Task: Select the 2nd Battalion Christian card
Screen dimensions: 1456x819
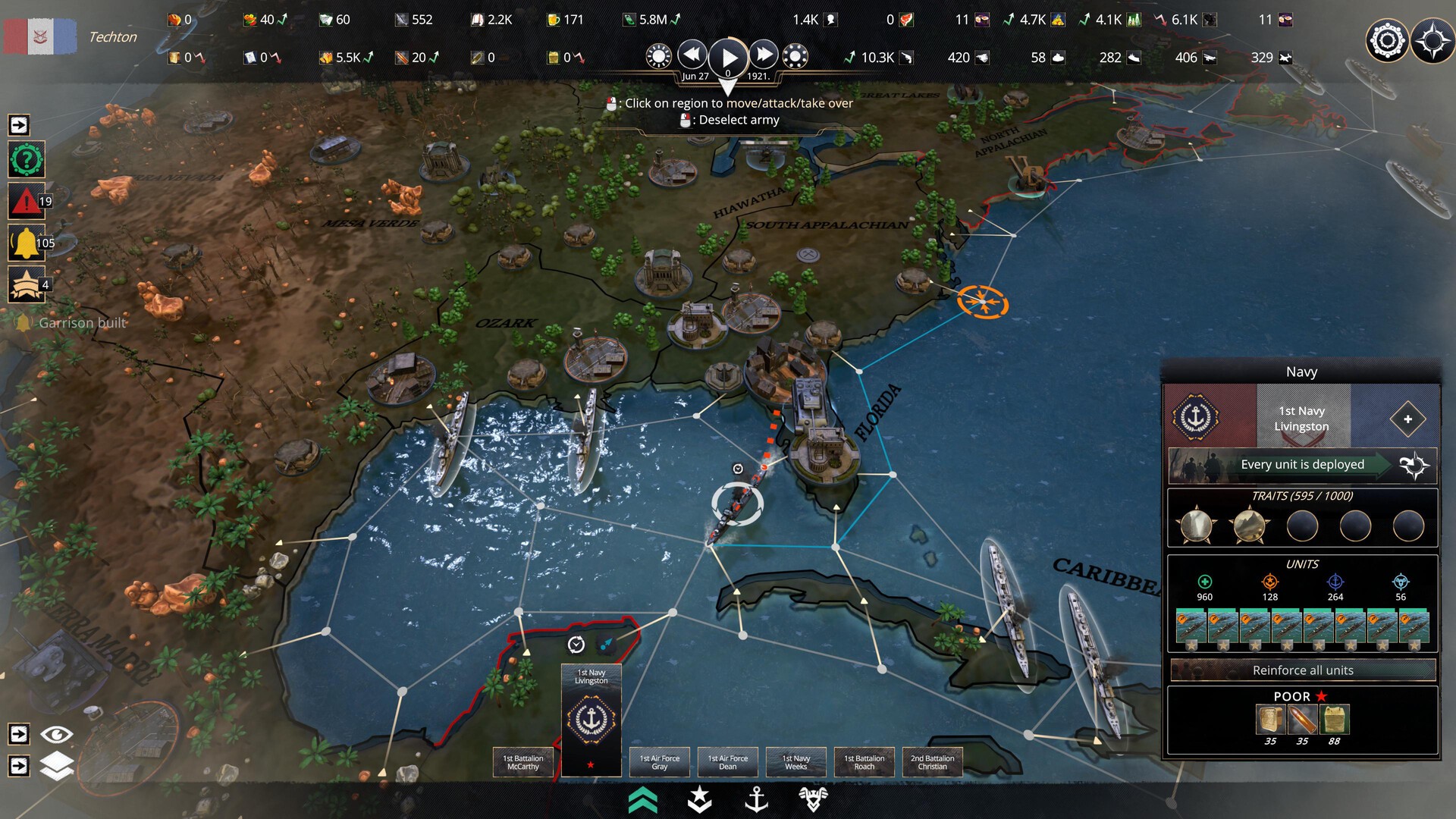Action: click(933, 761)
